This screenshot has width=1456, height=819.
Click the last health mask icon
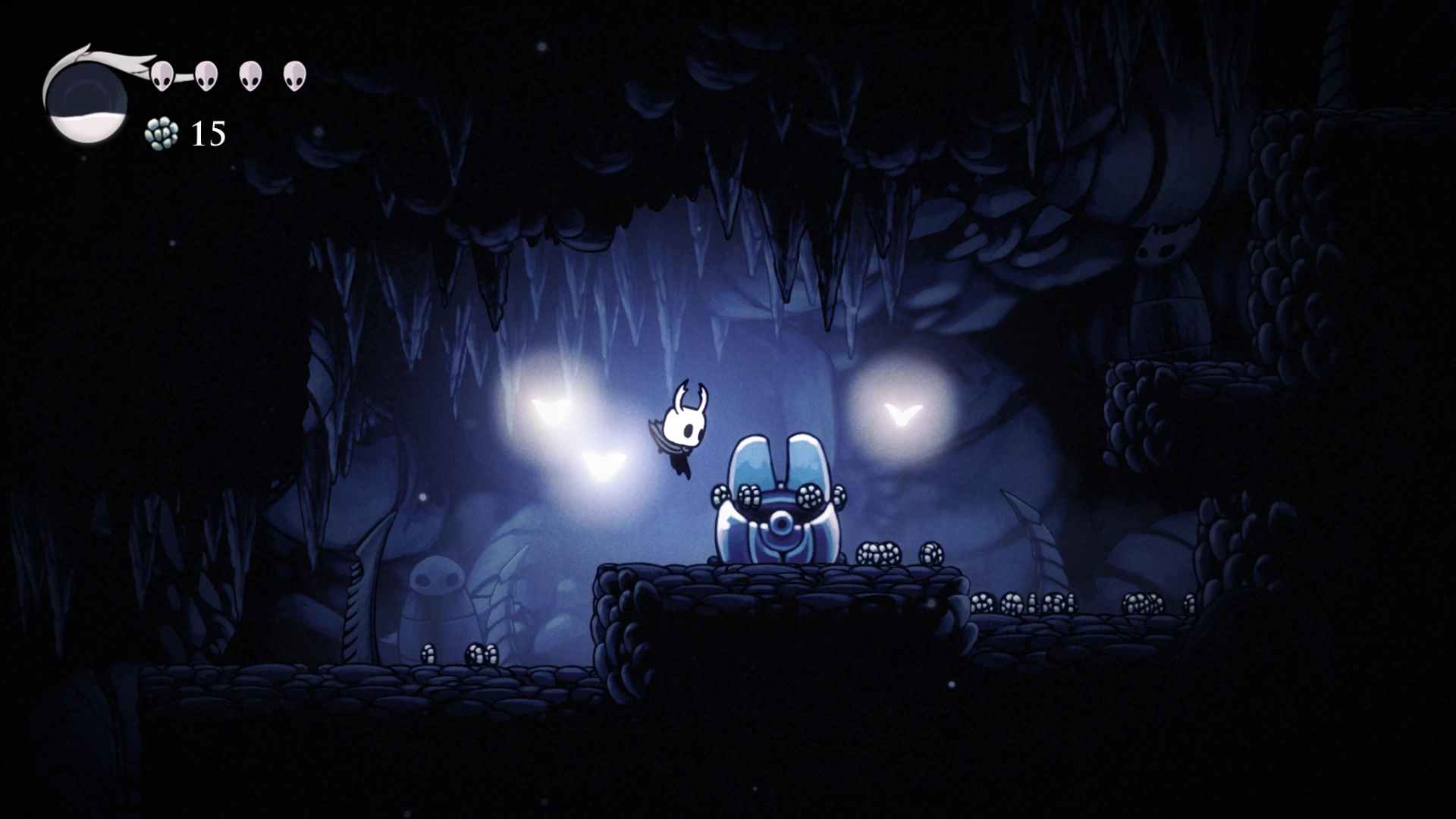click(x=294, y=76)
